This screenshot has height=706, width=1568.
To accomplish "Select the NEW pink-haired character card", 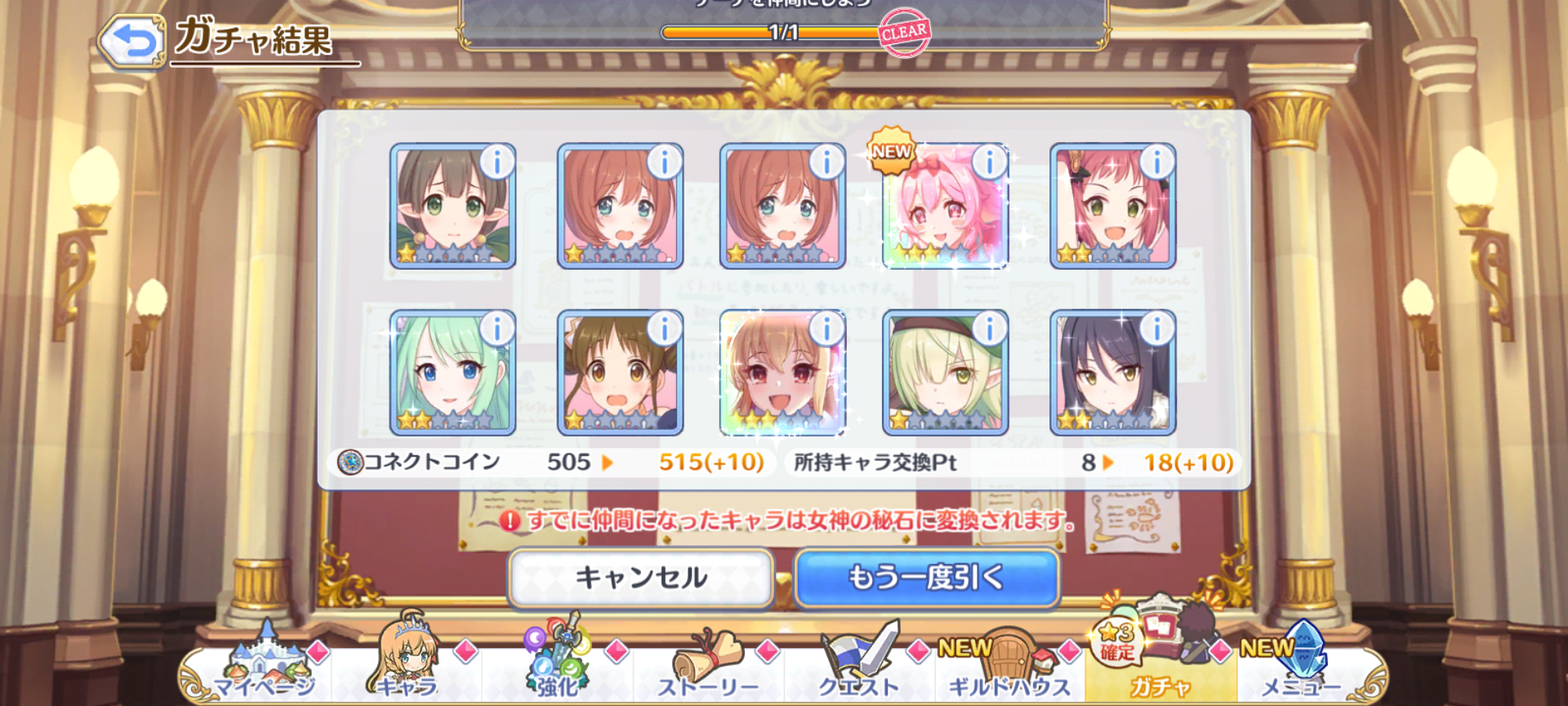I will click(x=945, y=207).
